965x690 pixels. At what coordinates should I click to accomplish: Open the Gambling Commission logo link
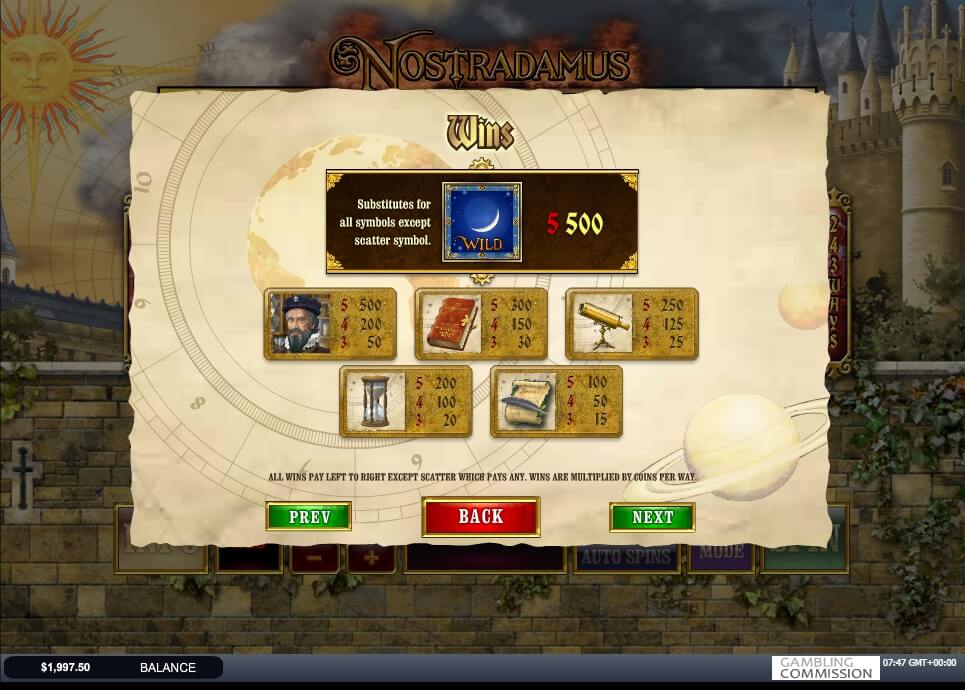pyautogui.click(x=824, y=668)
